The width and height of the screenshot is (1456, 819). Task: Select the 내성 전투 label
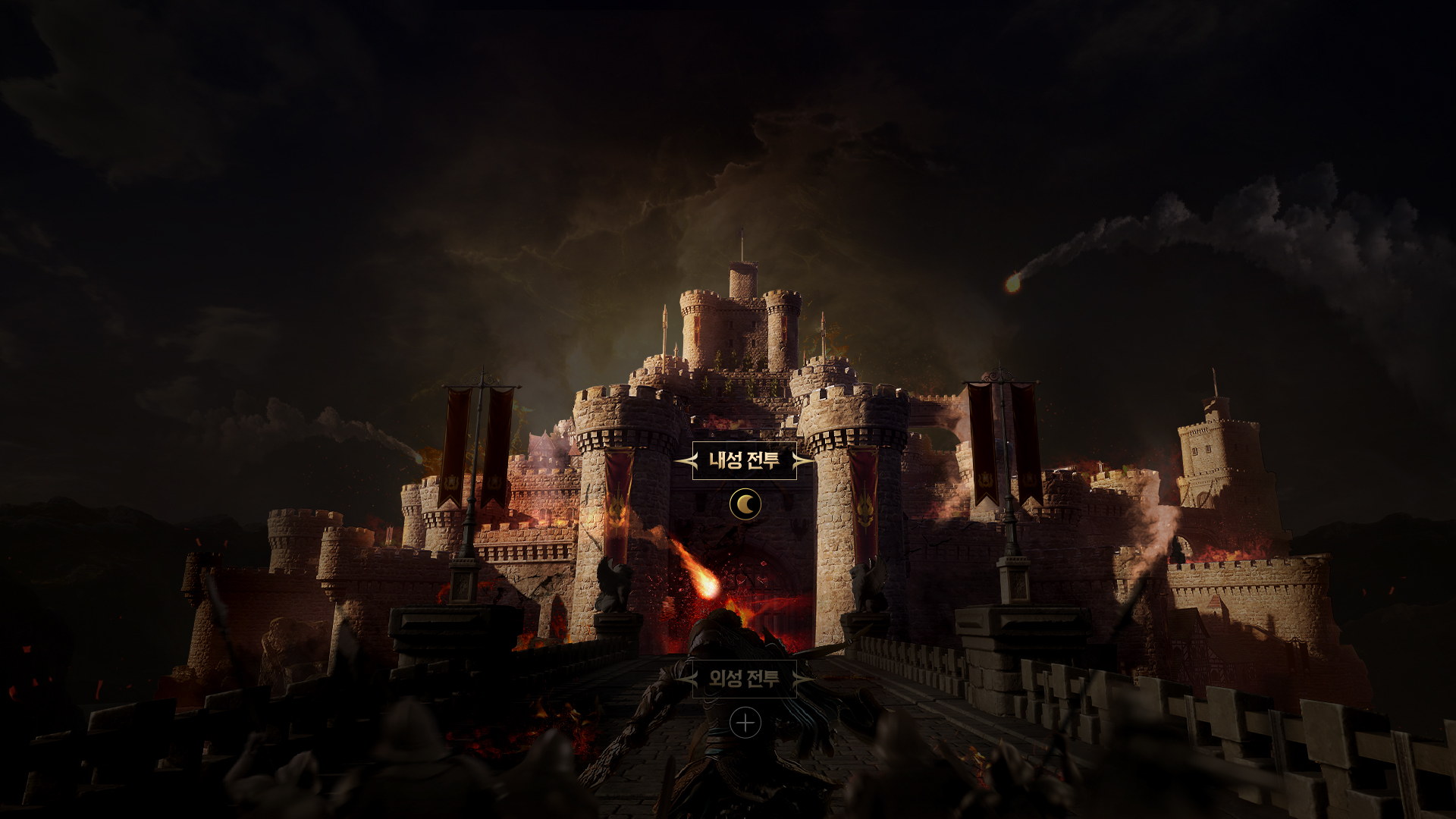click(x=744, y=460)
